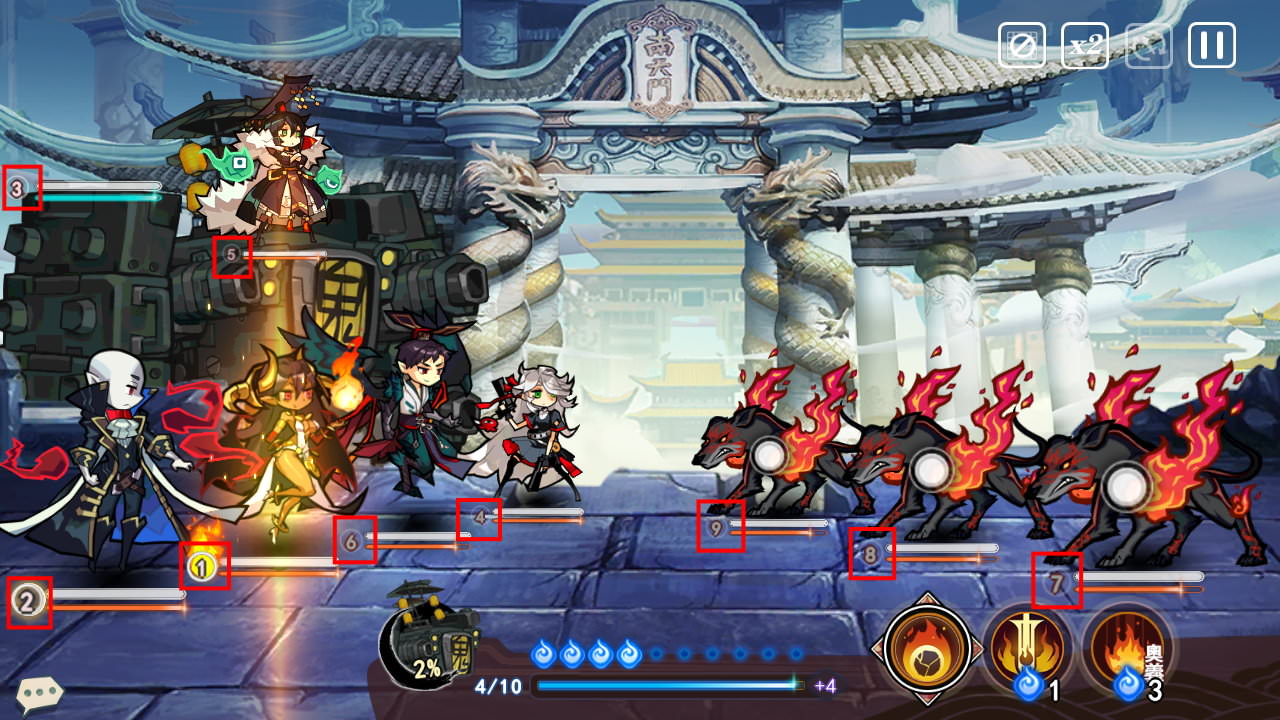Screen dimensions: 1280x720
Task: Toggle the skip animation button
Action: (1021, 45)
